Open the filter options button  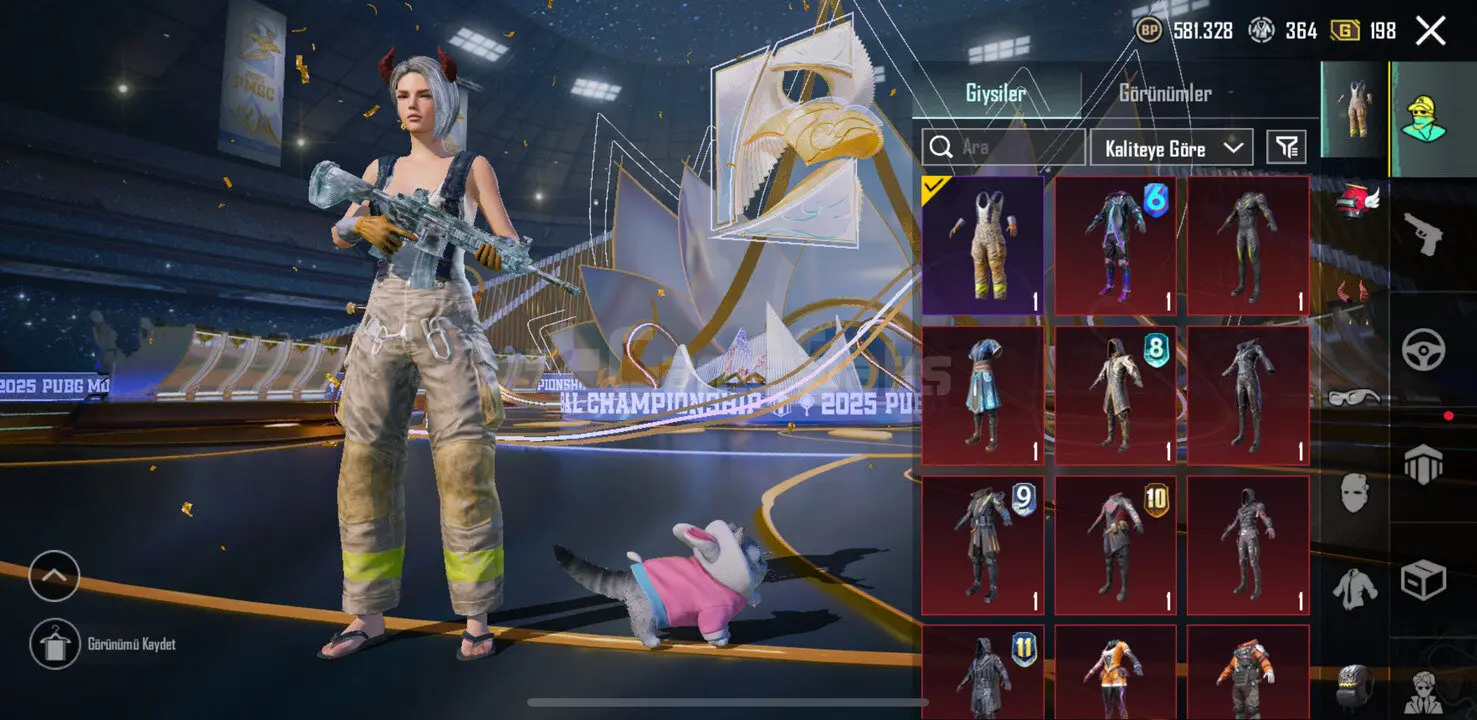tap(1286, 148)
